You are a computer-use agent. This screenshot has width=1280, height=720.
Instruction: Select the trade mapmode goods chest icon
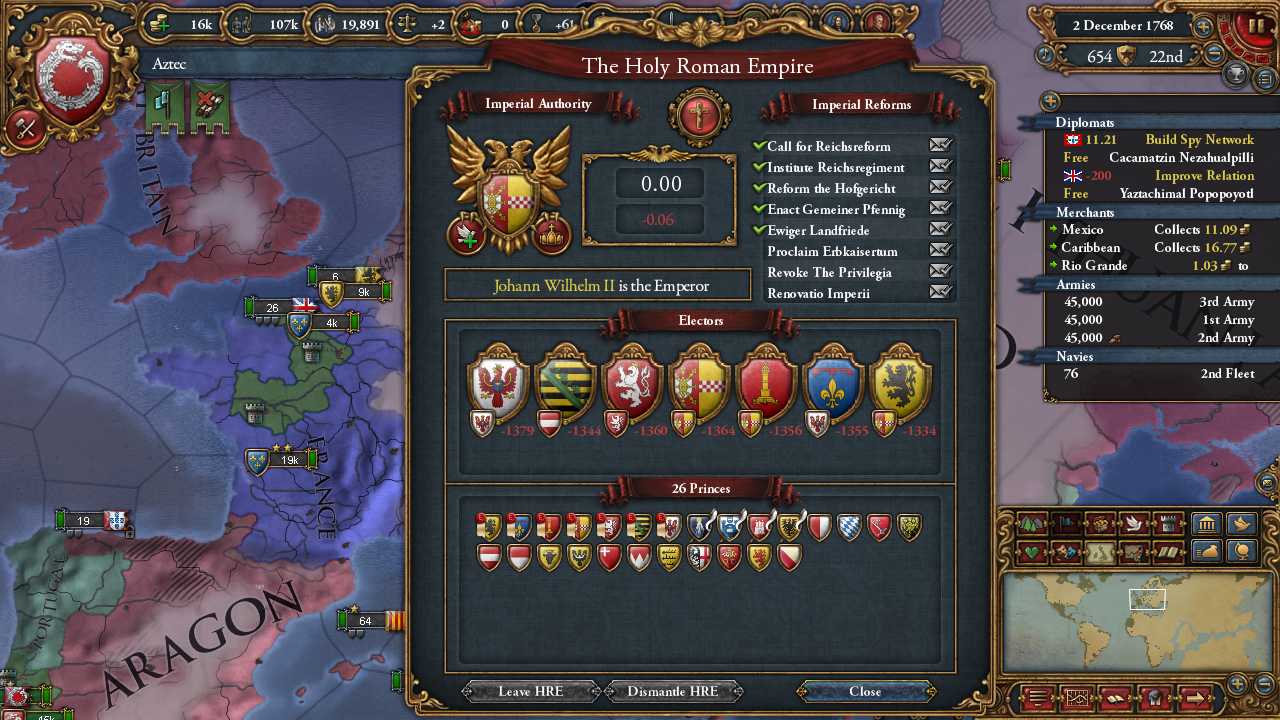1101,523
